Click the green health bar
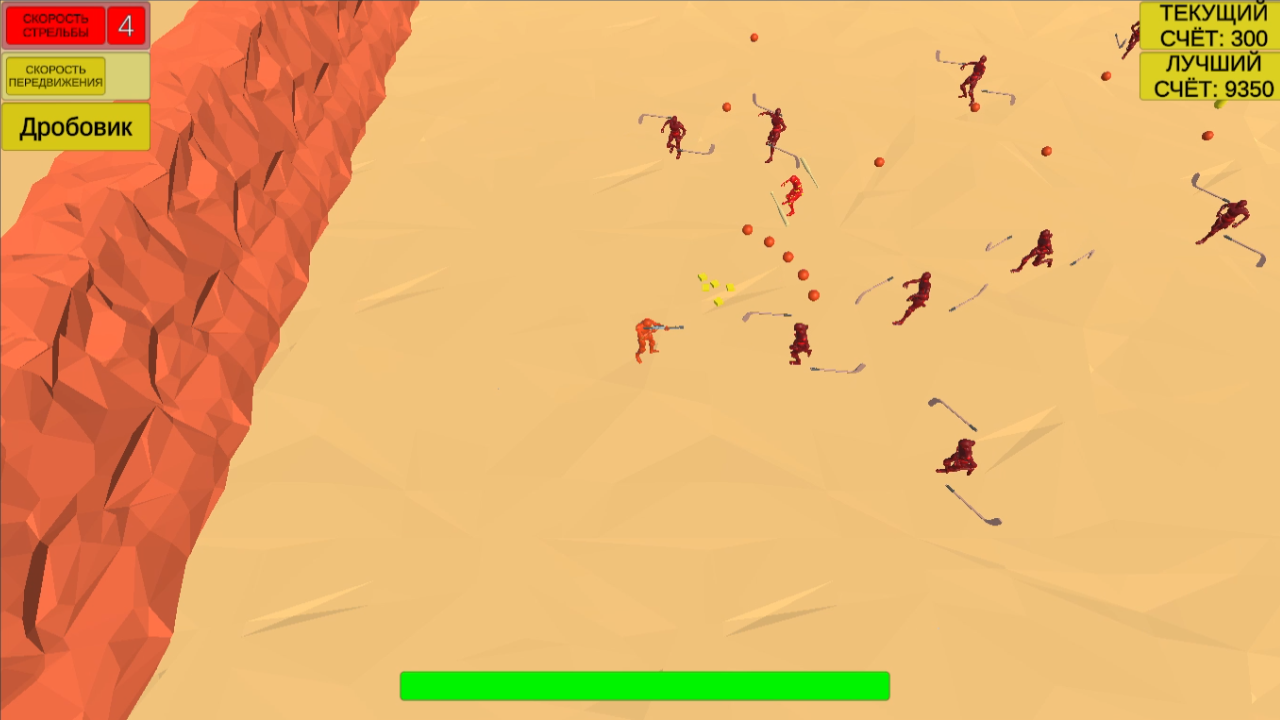Screen dimensions: 1280x720 644,685
